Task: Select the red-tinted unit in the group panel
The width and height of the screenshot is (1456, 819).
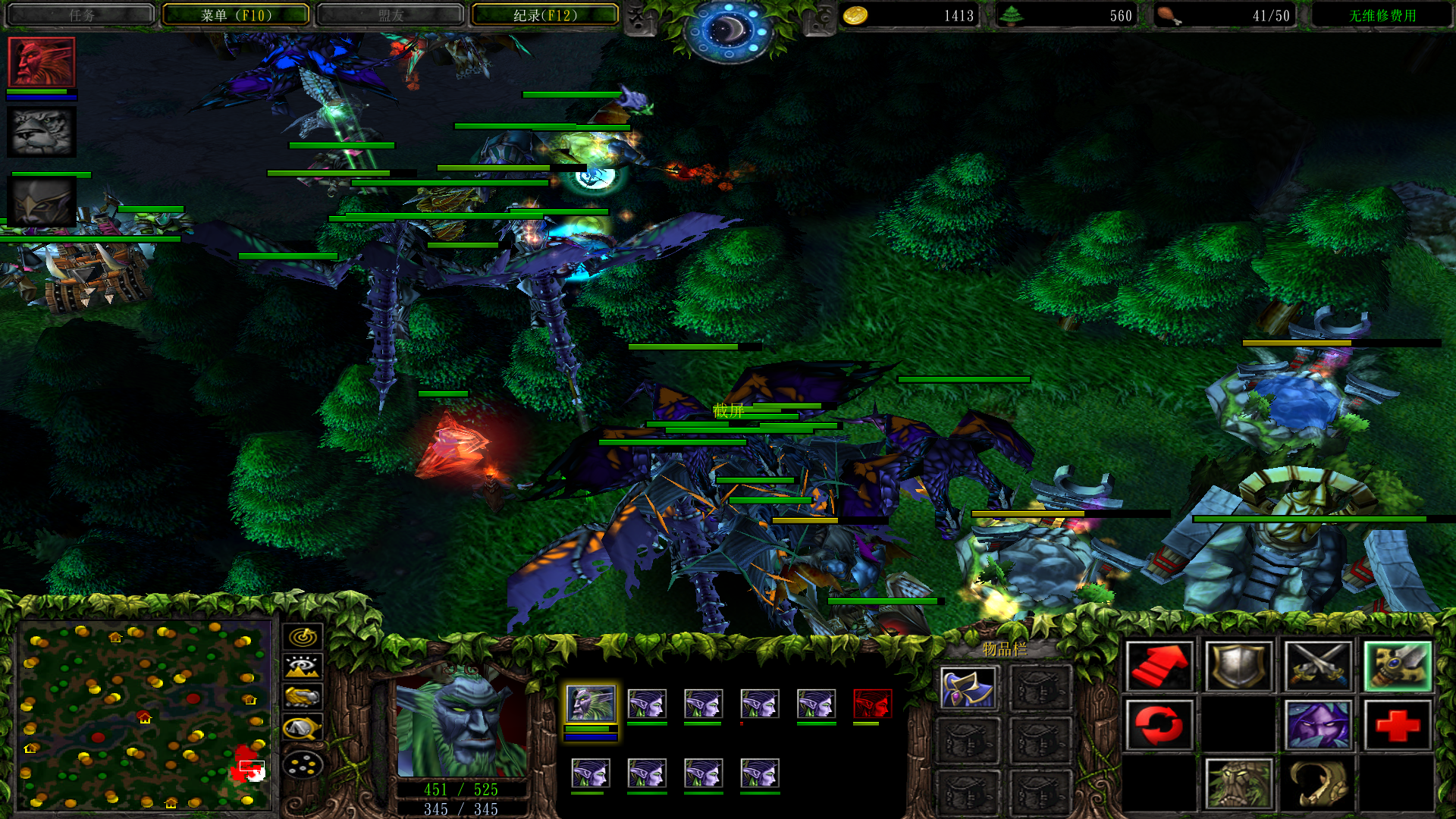Action: pos(872,704)
